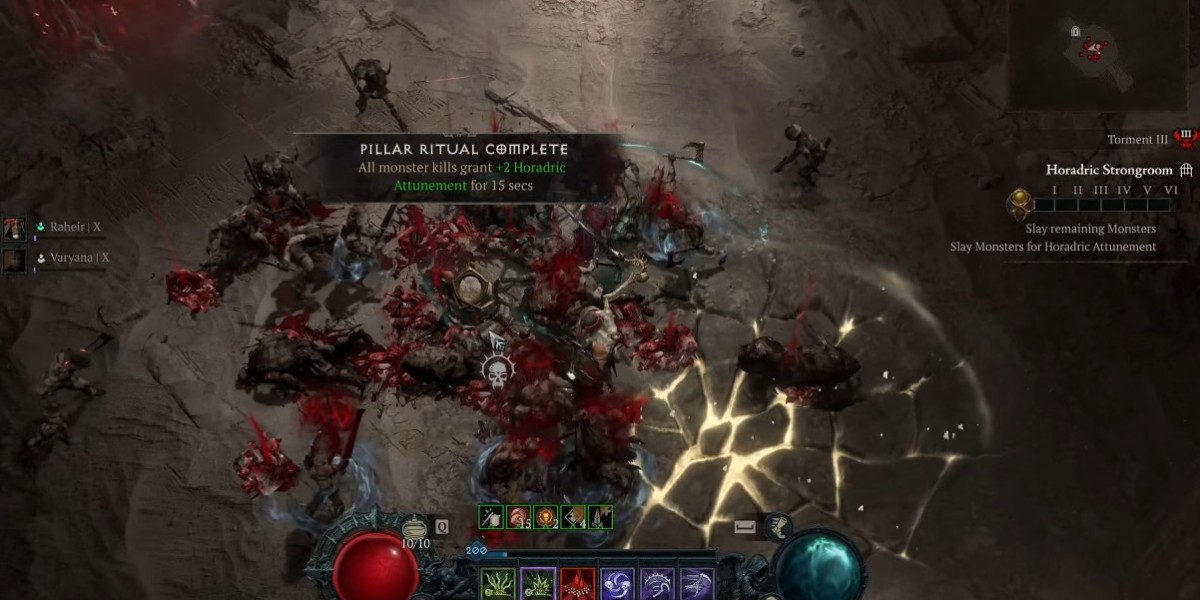Select Varyana's party portrait
The height and width of the screenshot is (600, 1200).
[14, 259]
